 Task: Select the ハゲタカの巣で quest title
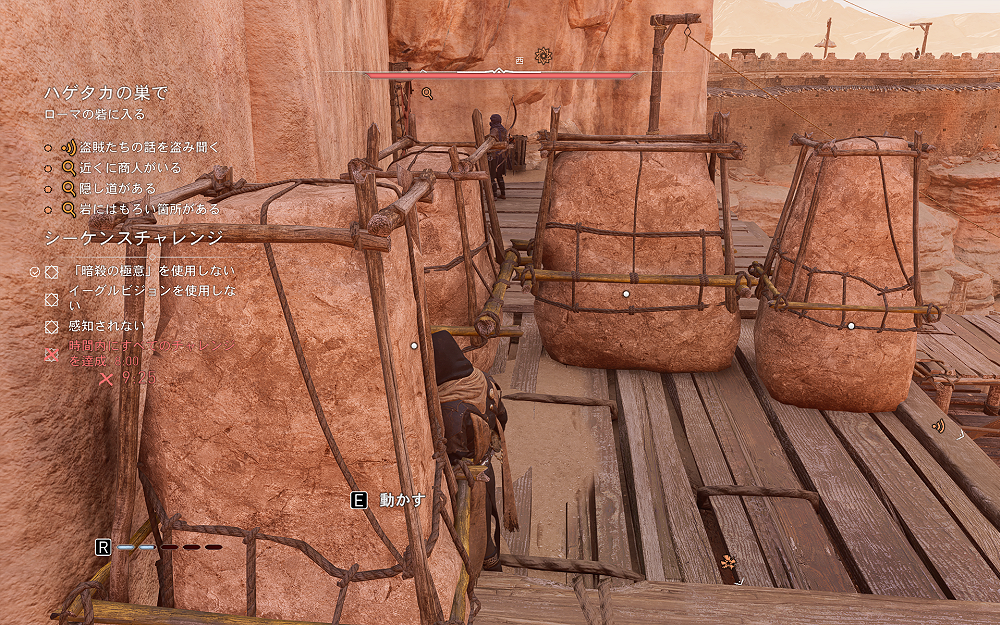point(105,93)
